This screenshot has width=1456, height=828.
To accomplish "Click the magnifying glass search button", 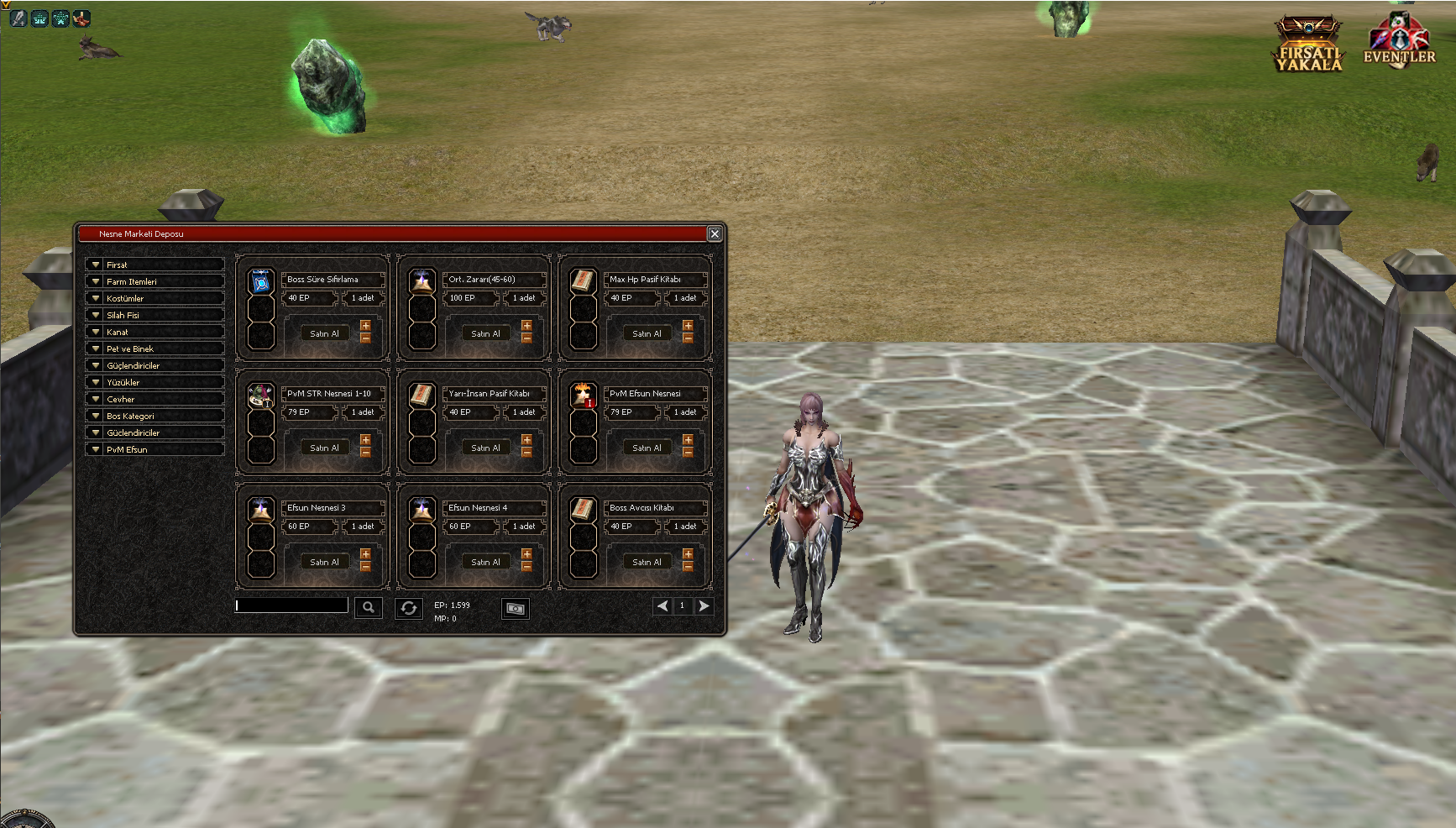I will coord(368,607).
